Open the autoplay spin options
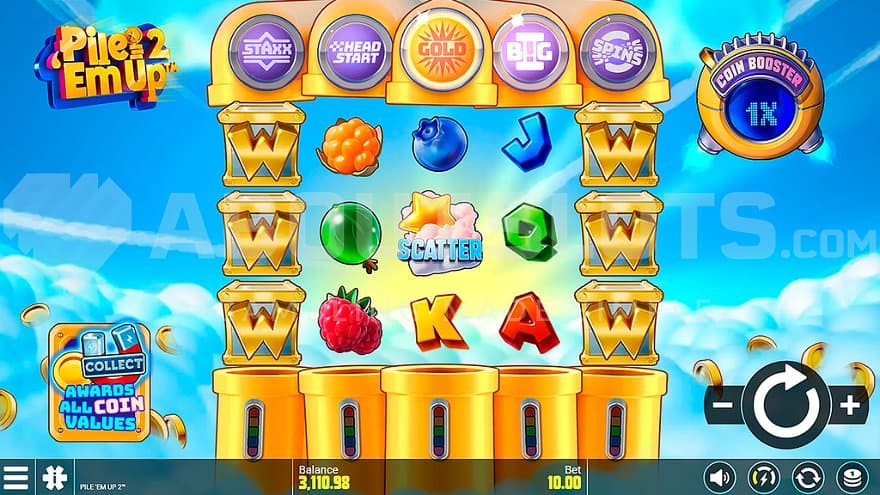880x495 pixels. (x=807, y=477)
